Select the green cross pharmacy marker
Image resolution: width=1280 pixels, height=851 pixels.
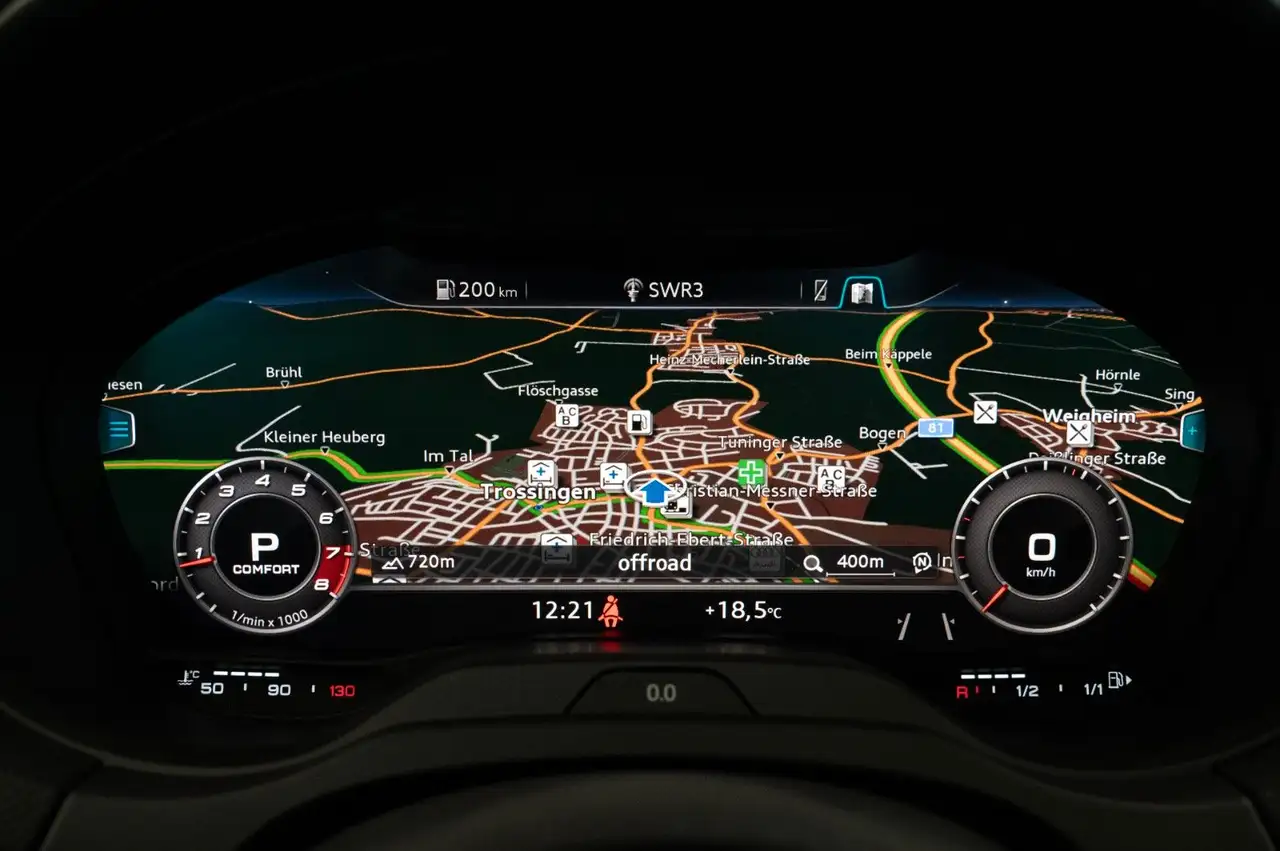pyautogui.click(x=751, y=472)
